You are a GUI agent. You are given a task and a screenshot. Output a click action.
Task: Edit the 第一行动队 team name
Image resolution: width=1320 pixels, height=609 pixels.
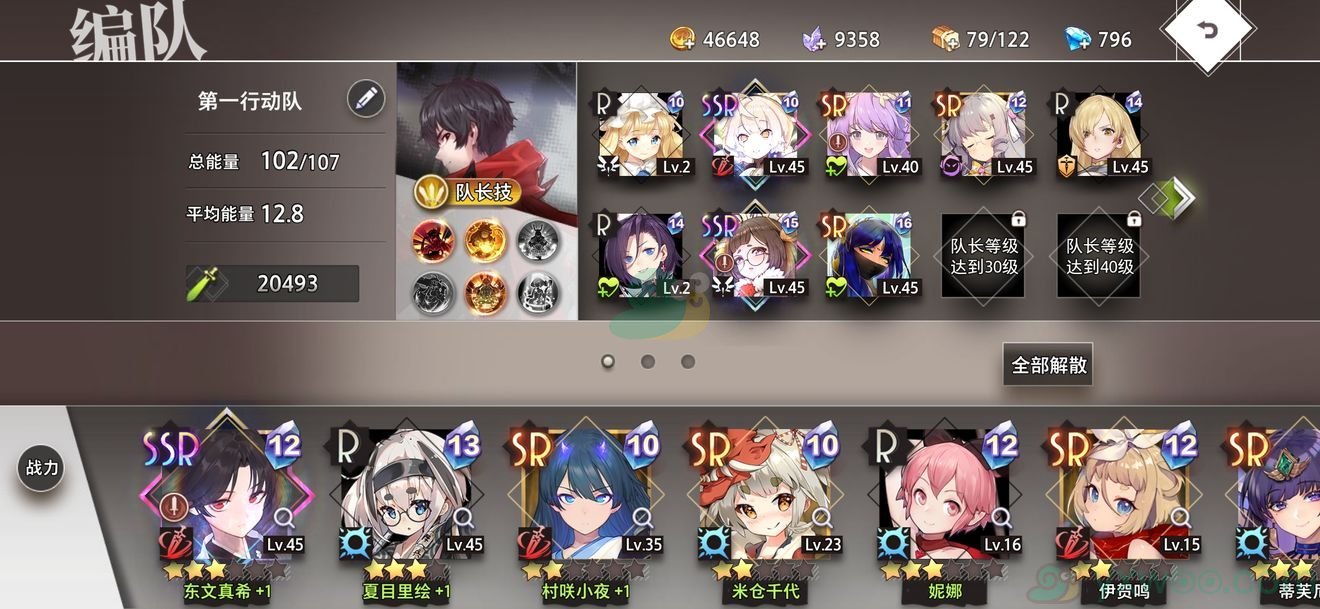pyautogui.click(x=366, y=98)
